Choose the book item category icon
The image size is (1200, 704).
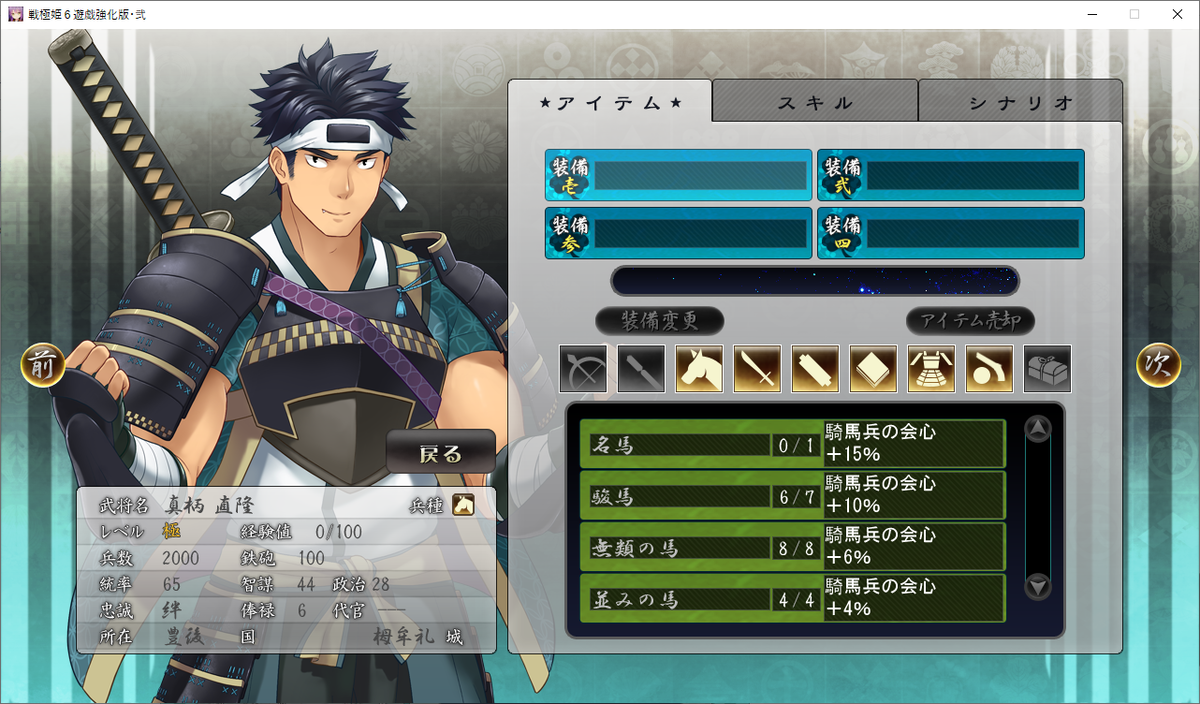(x=873, y=369)
